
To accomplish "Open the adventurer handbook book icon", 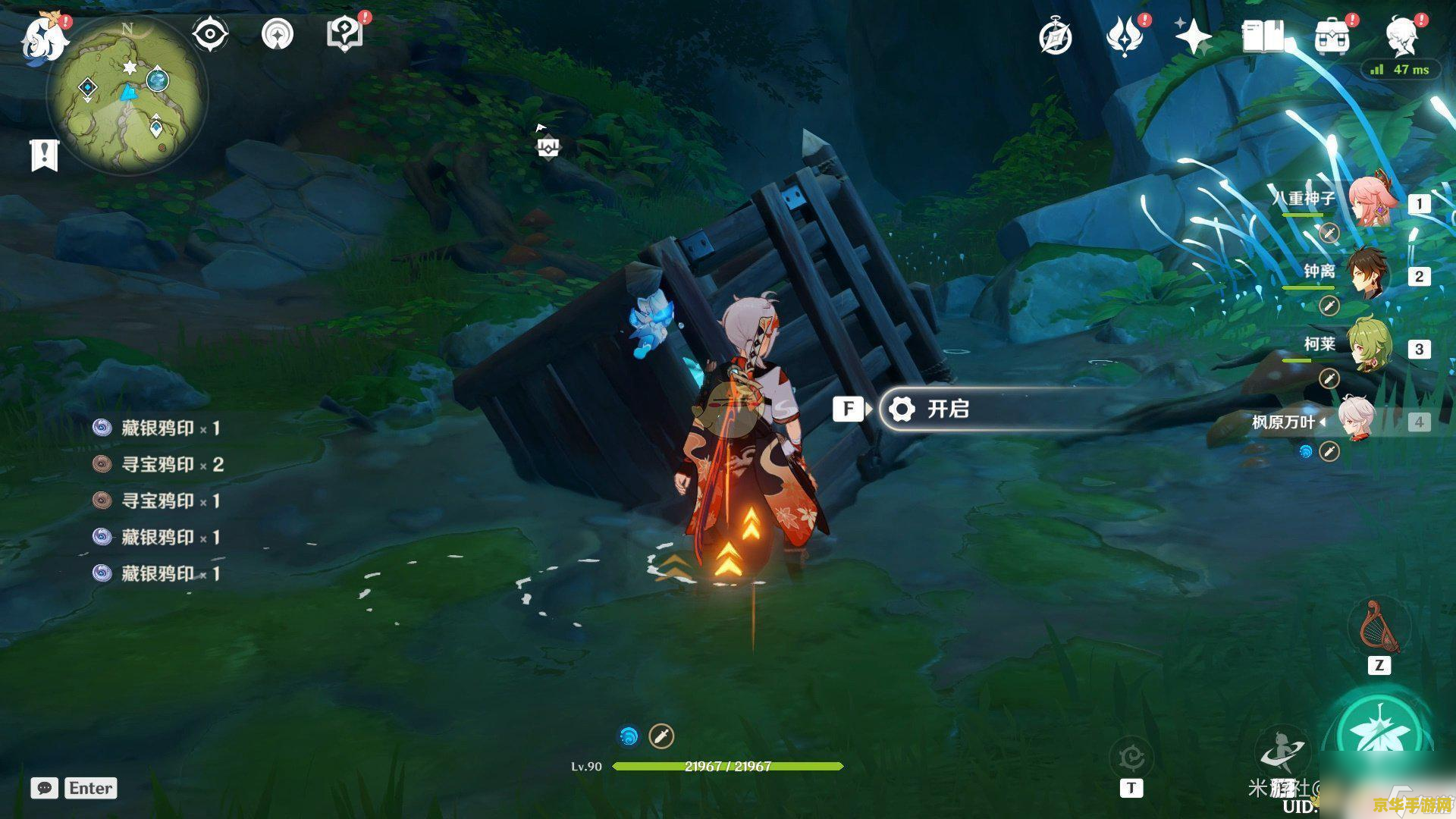I will (x=1263, y=36).
